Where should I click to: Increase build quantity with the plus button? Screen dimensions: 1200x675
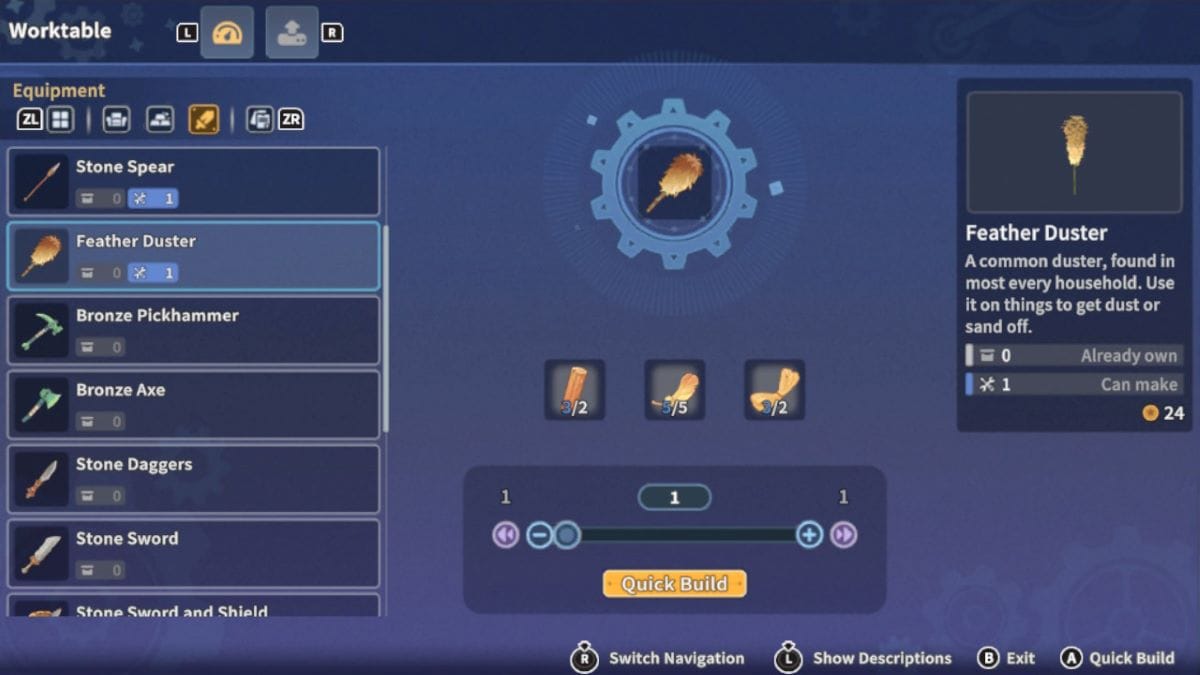[809, 535]
